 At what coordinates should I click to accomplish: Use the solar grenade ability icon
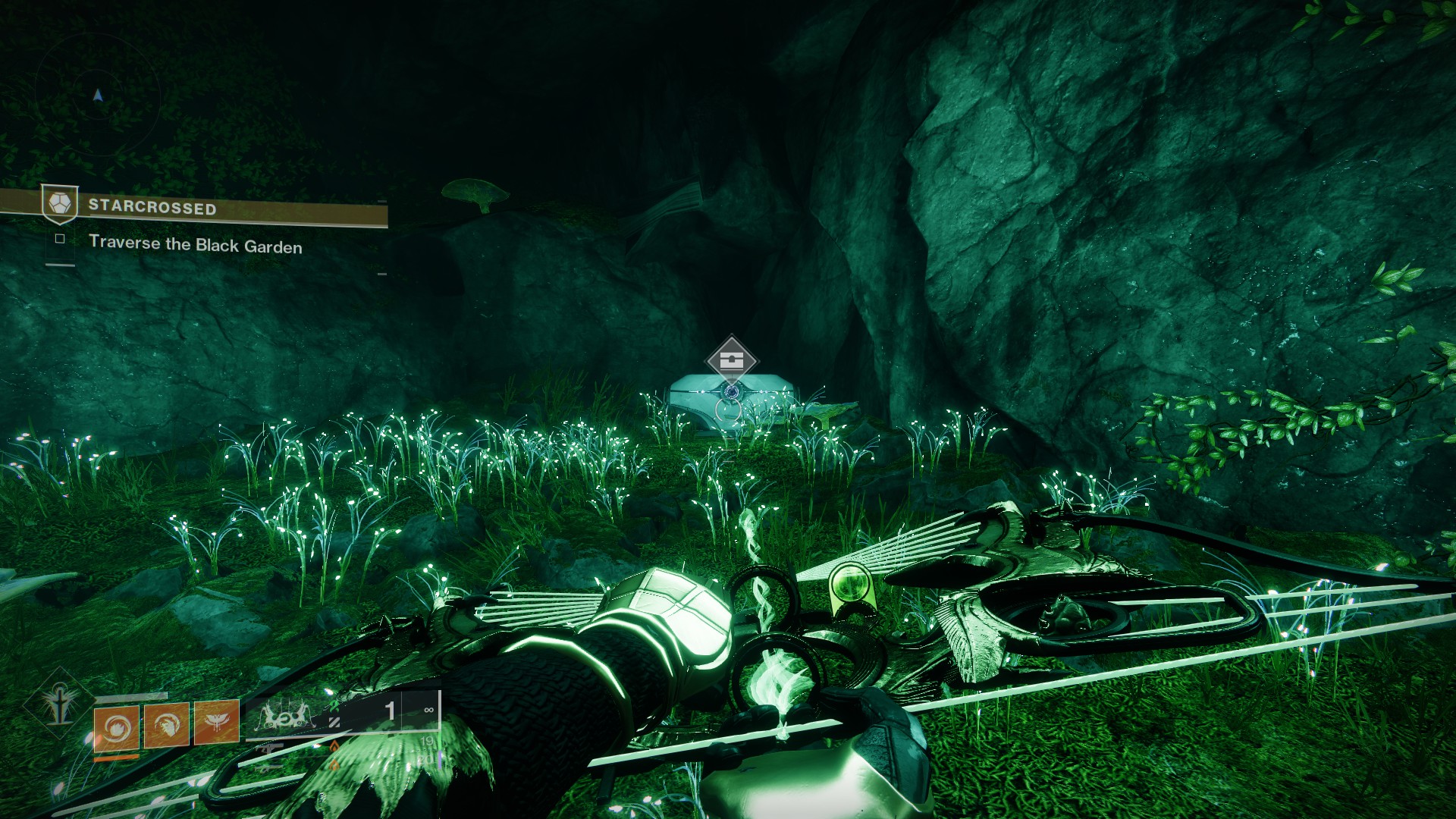(x=116, y=726)
